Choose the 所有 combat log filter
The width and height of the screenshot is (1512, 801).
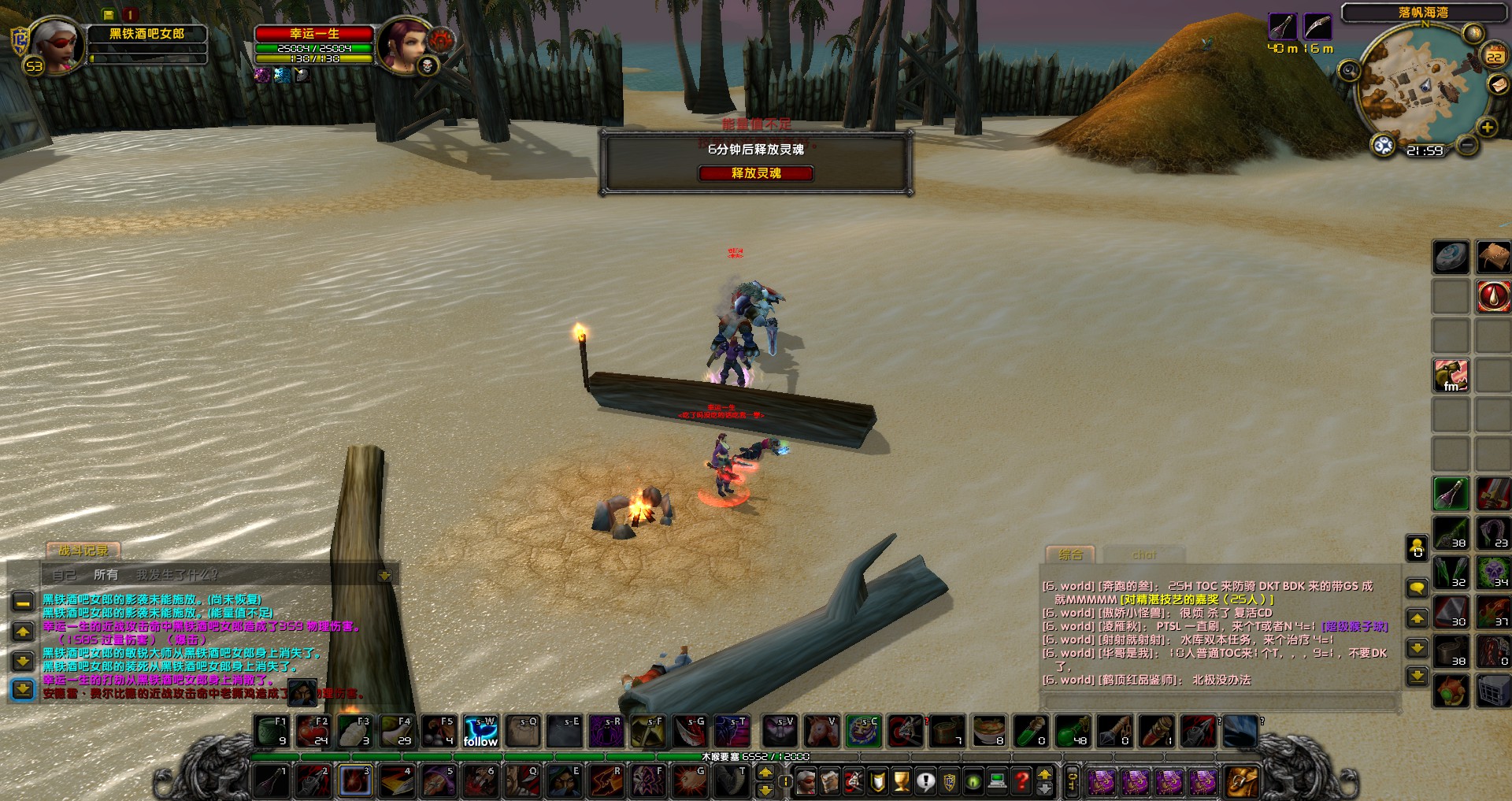(106, 575)
